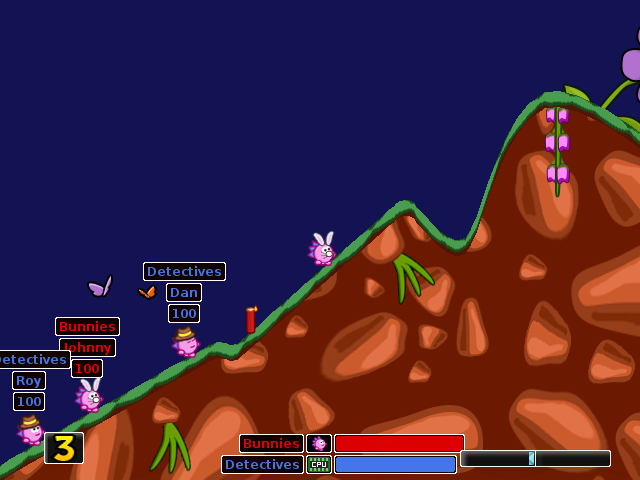Click the Bunnies team name label
Screen dimensions: 640x480
pos(271,443)
